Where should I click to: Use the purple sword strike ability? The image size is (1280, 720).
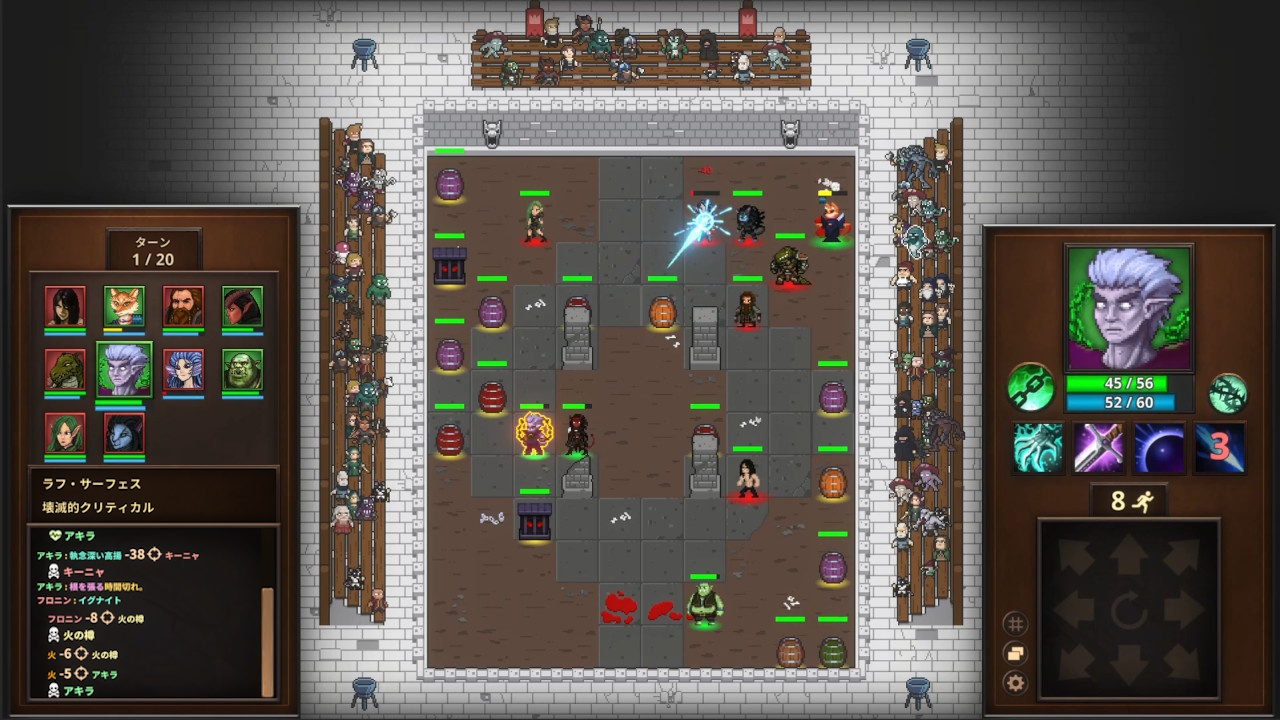pyautogui.click(x=1098, y=448)
